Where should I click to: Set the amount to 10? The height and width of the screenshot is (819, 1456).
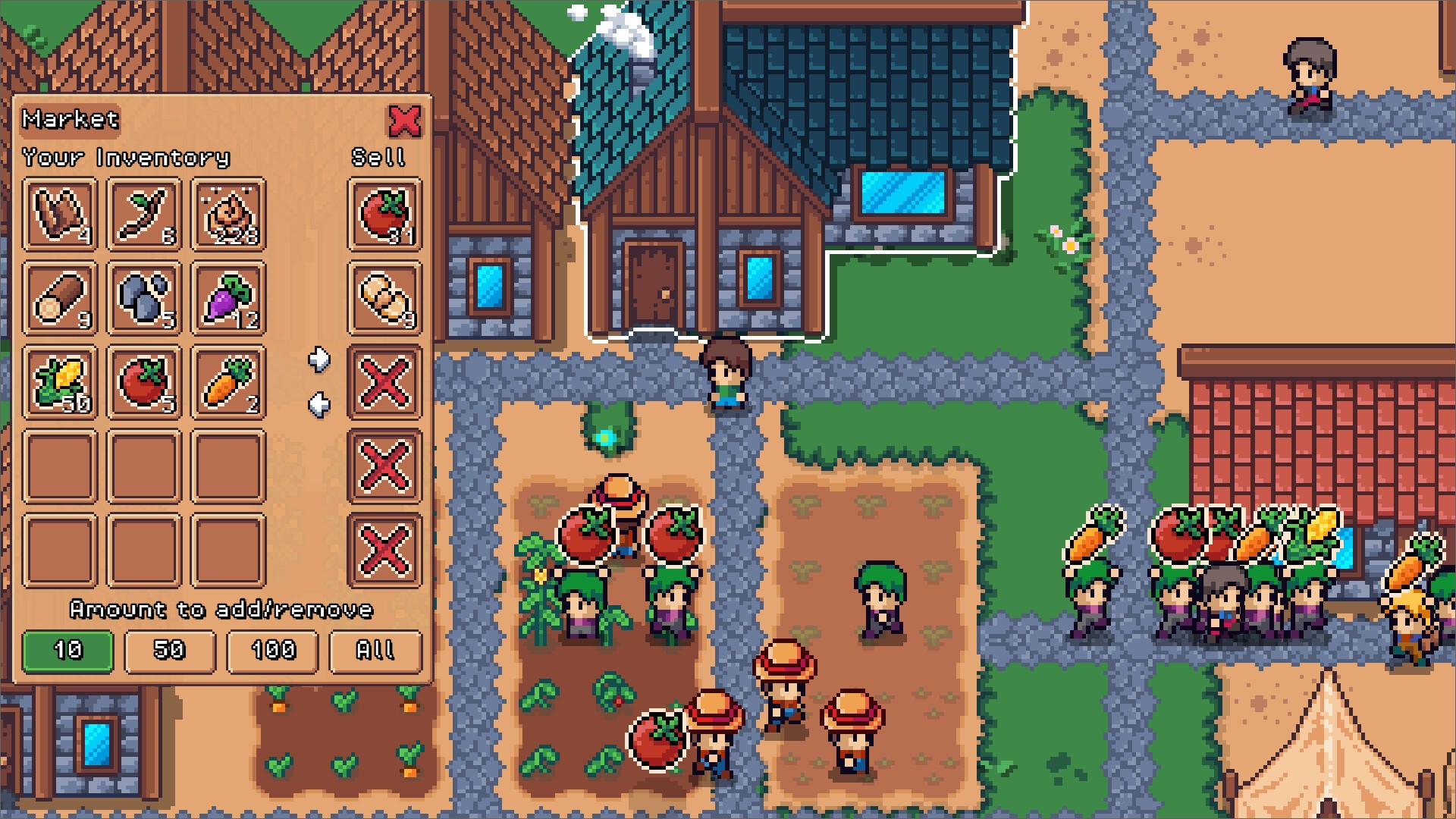67,651
